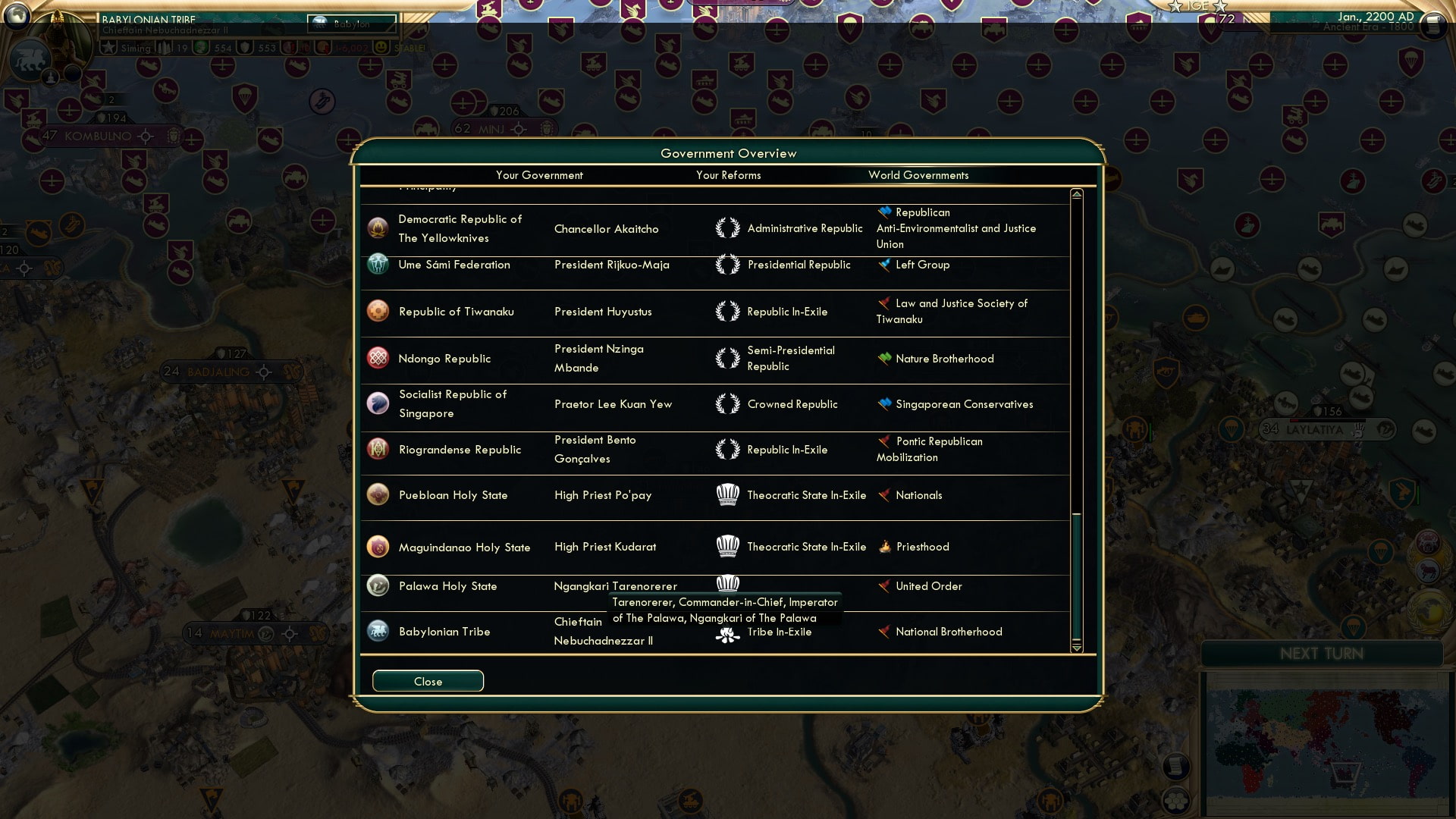
Task: Click the Socialist Republic of Singapore emblem
Action: click(x=379, y=403)
